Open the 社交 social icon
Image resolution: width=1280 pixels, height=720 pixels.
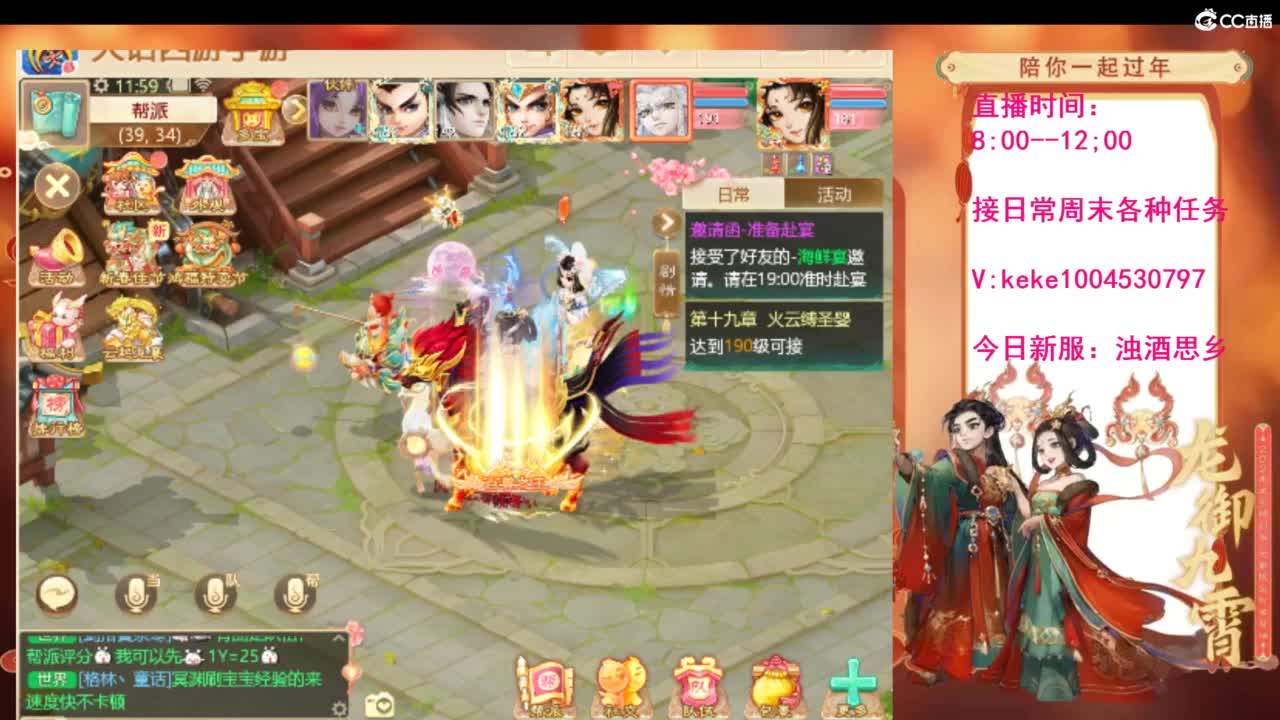pyautogui.click(x=618, y=680)
